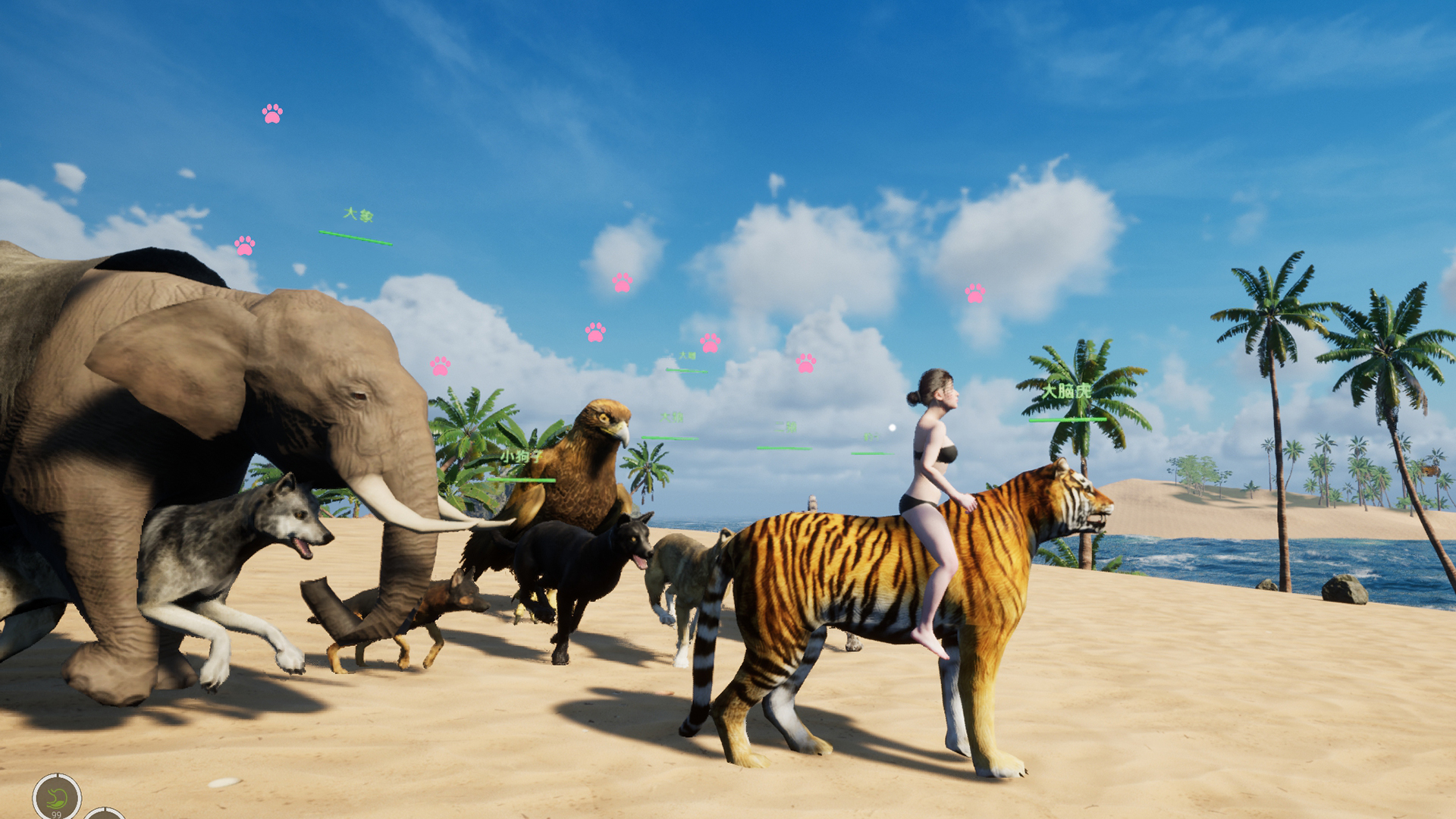Click the 豹子 label beside the rider
Image resolution: width=1456 pixels, height=819 pixels.
872,438
